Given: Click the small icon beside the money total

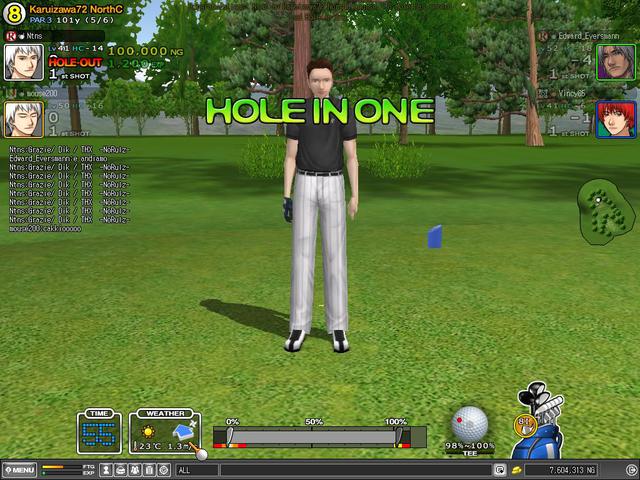Looking at the screenshot, I should pyautogui.click(x=516, y=469).
